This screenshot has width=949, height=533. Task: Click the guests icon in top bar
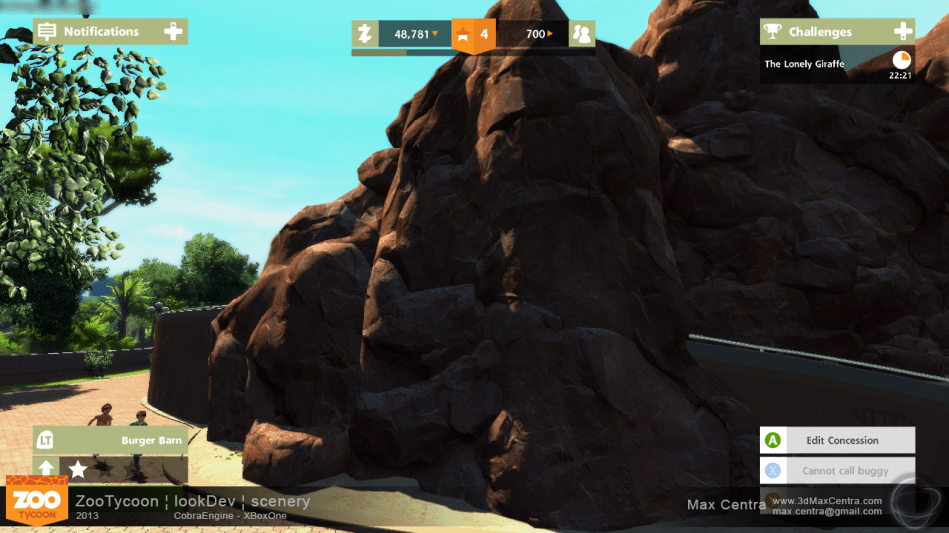point(581,35)
